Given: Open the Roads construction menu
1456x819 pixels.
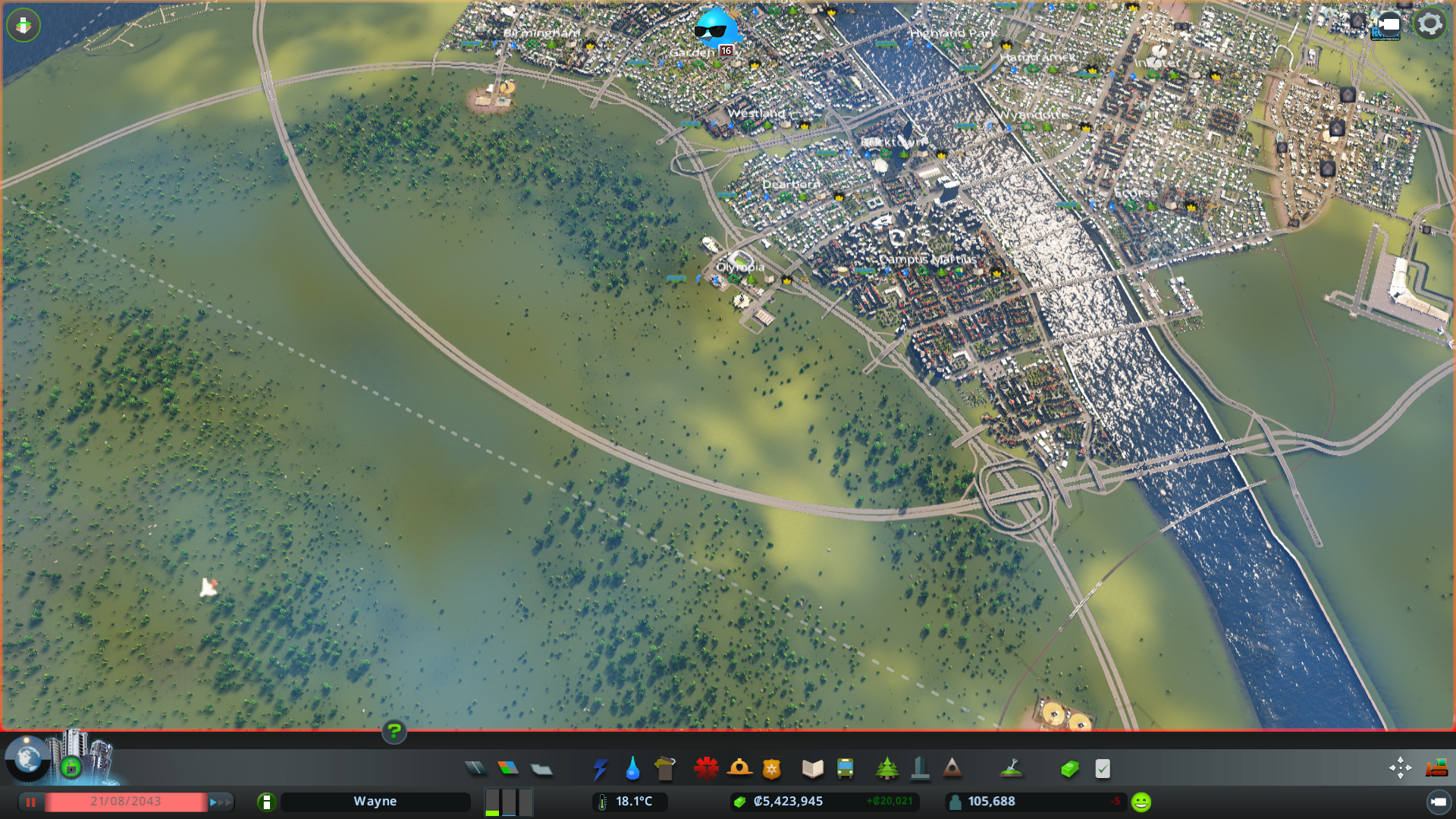Looking at the screenshot, I should click(475, 768).
